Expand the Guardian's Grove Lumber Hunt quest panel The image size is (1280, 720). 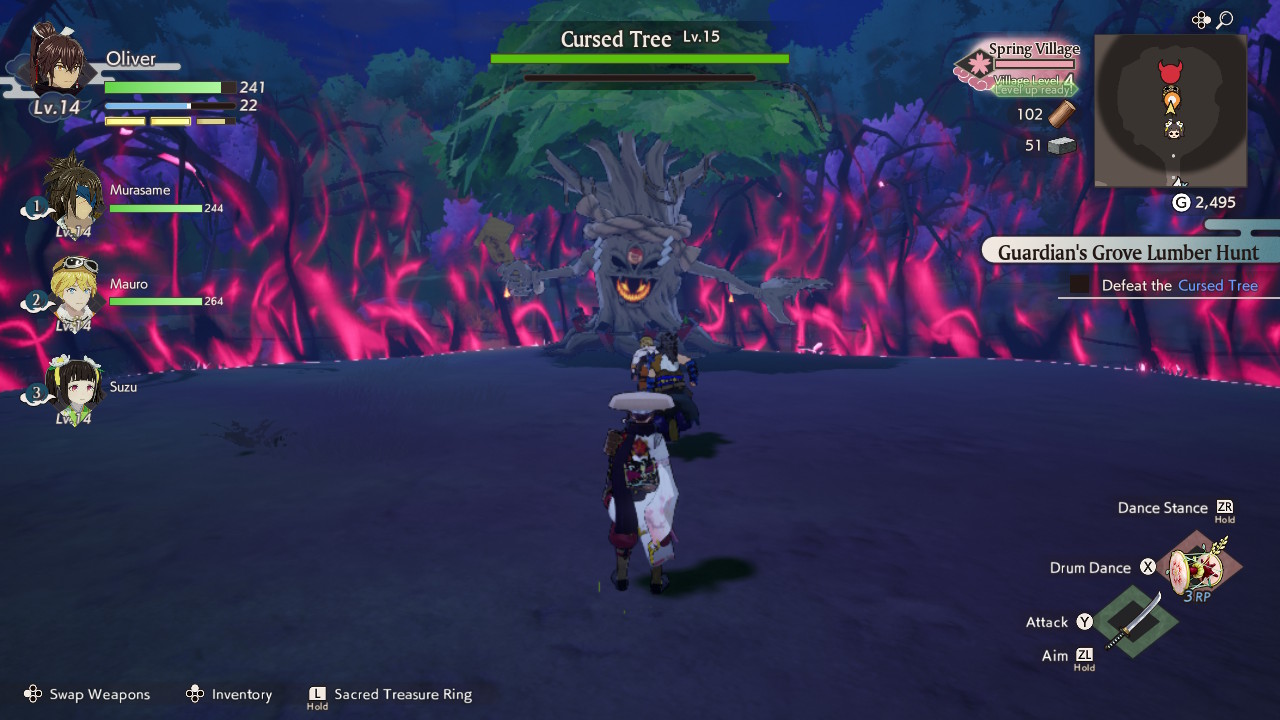coord(1128,252)
